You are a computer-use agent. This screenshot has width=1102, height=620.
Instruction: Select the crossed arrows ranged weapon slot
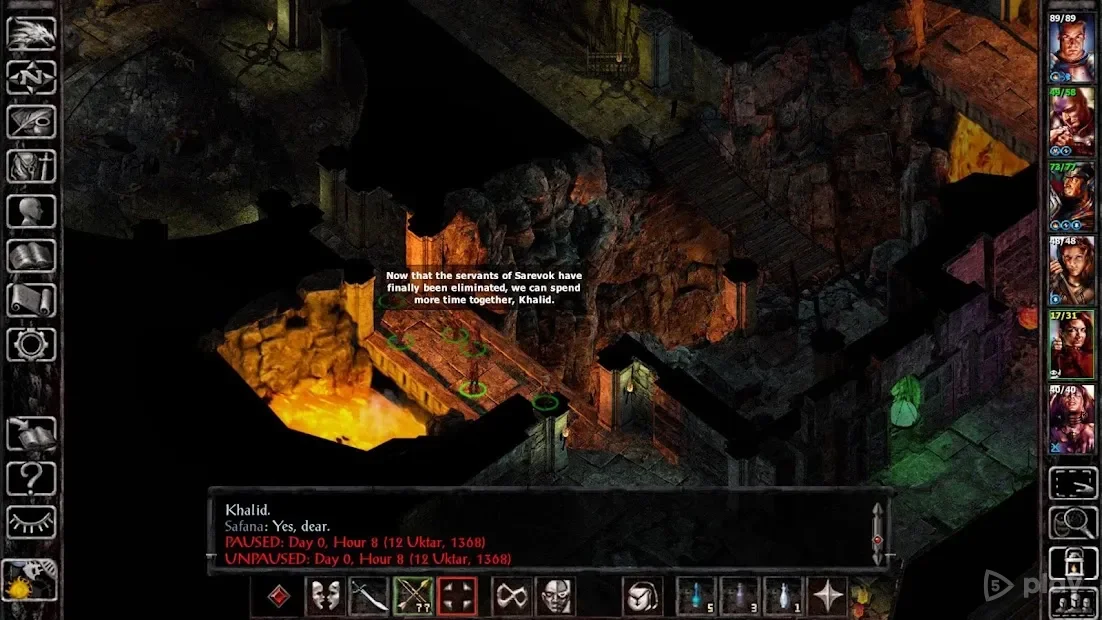[412, 597]
